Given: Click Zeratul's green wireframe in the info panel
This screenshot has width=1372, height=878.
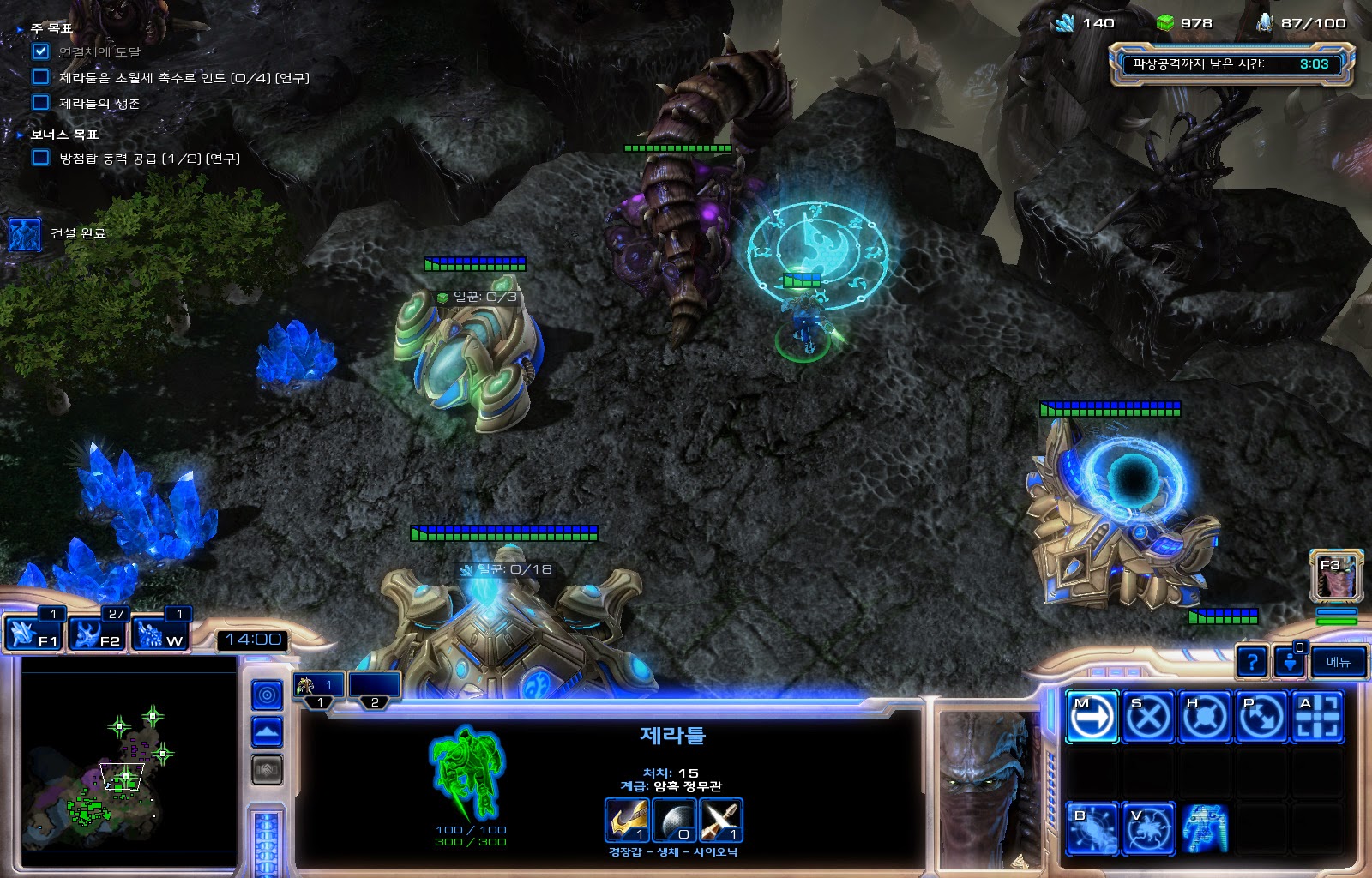Looking at the screenshot, I should (x=466, y=773).
